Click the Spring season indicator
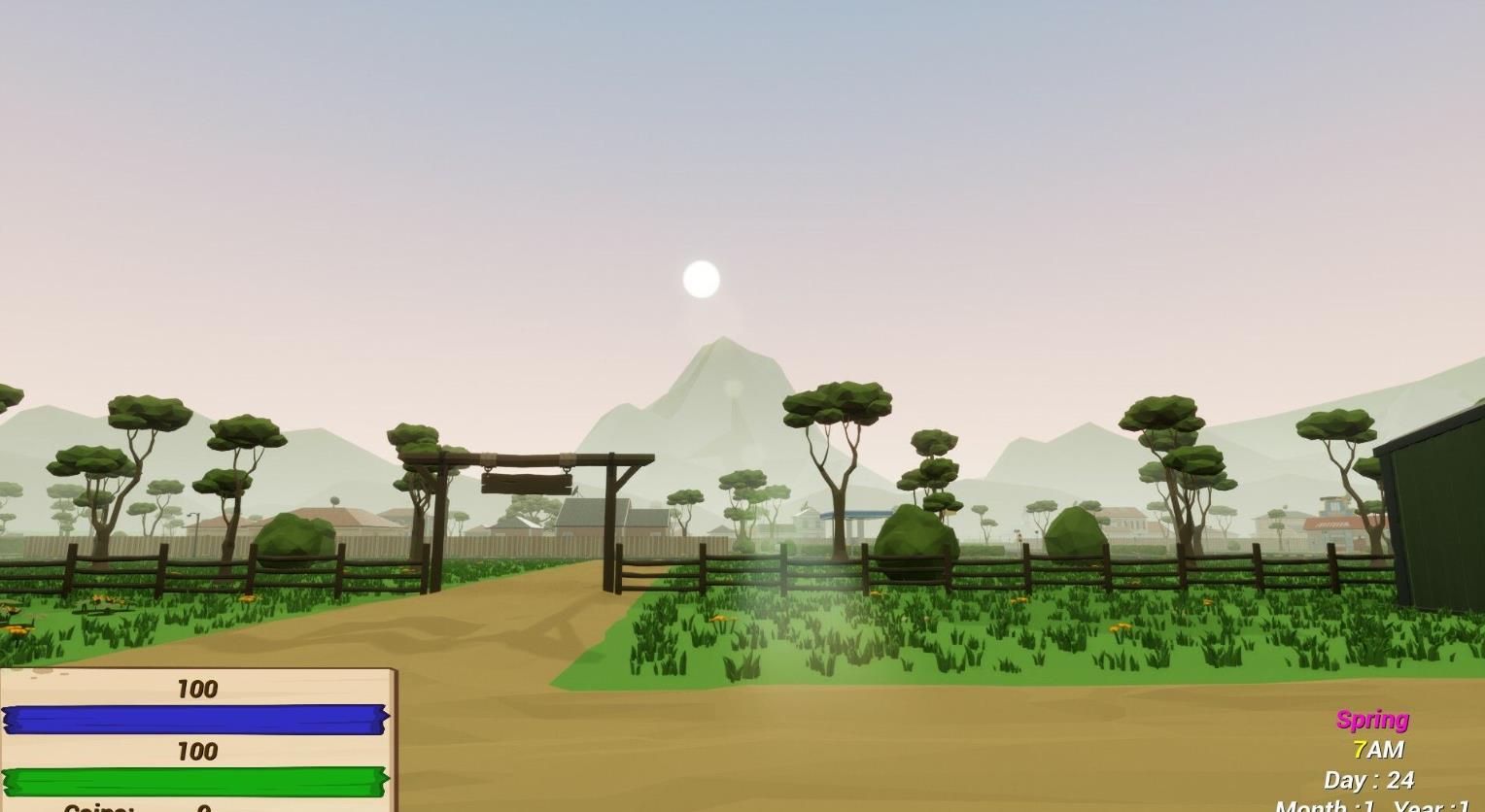This screenshot has height=812, width=1485. (1371, 720)
